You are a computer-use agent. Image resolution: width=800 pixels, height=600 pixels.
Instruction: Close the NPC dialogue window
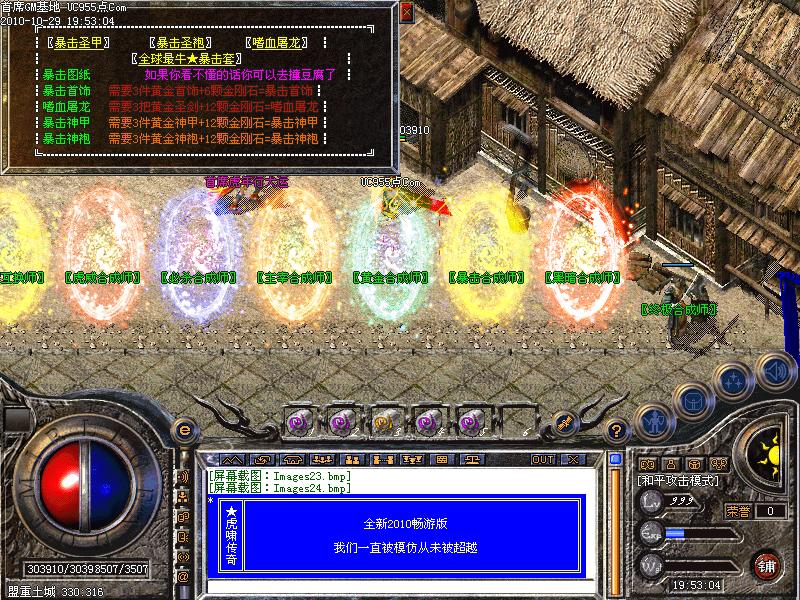tap(406, 13)
